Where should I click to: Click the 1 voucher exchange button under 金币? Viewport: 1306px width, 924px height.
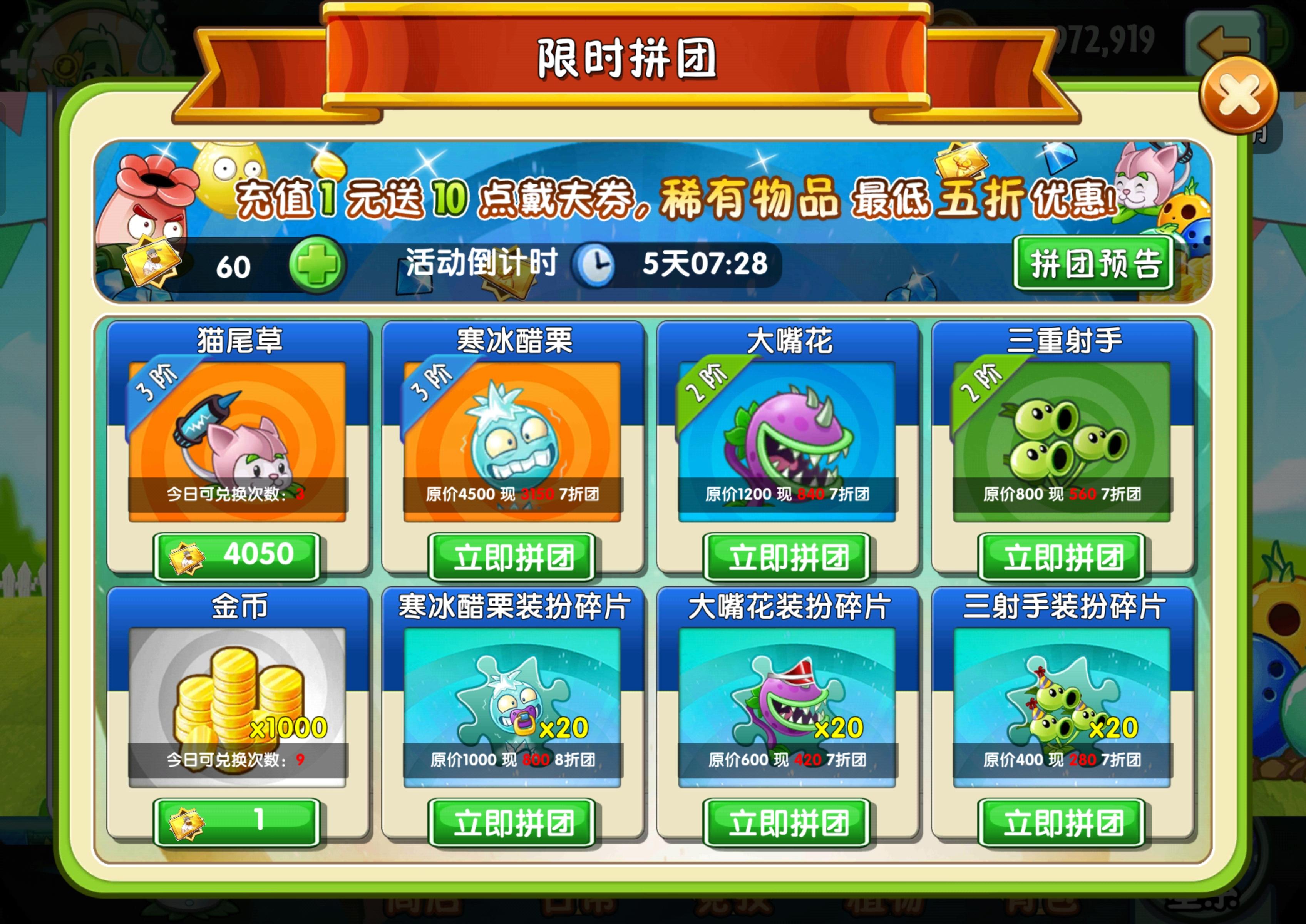237,823
